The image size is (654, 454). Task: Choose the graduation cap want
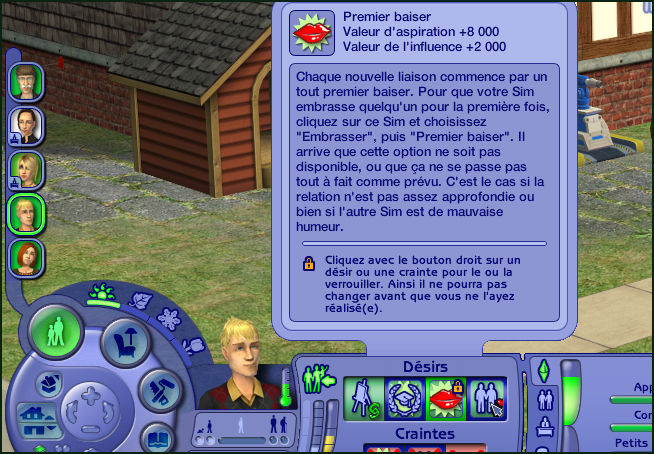click(402, 397)
